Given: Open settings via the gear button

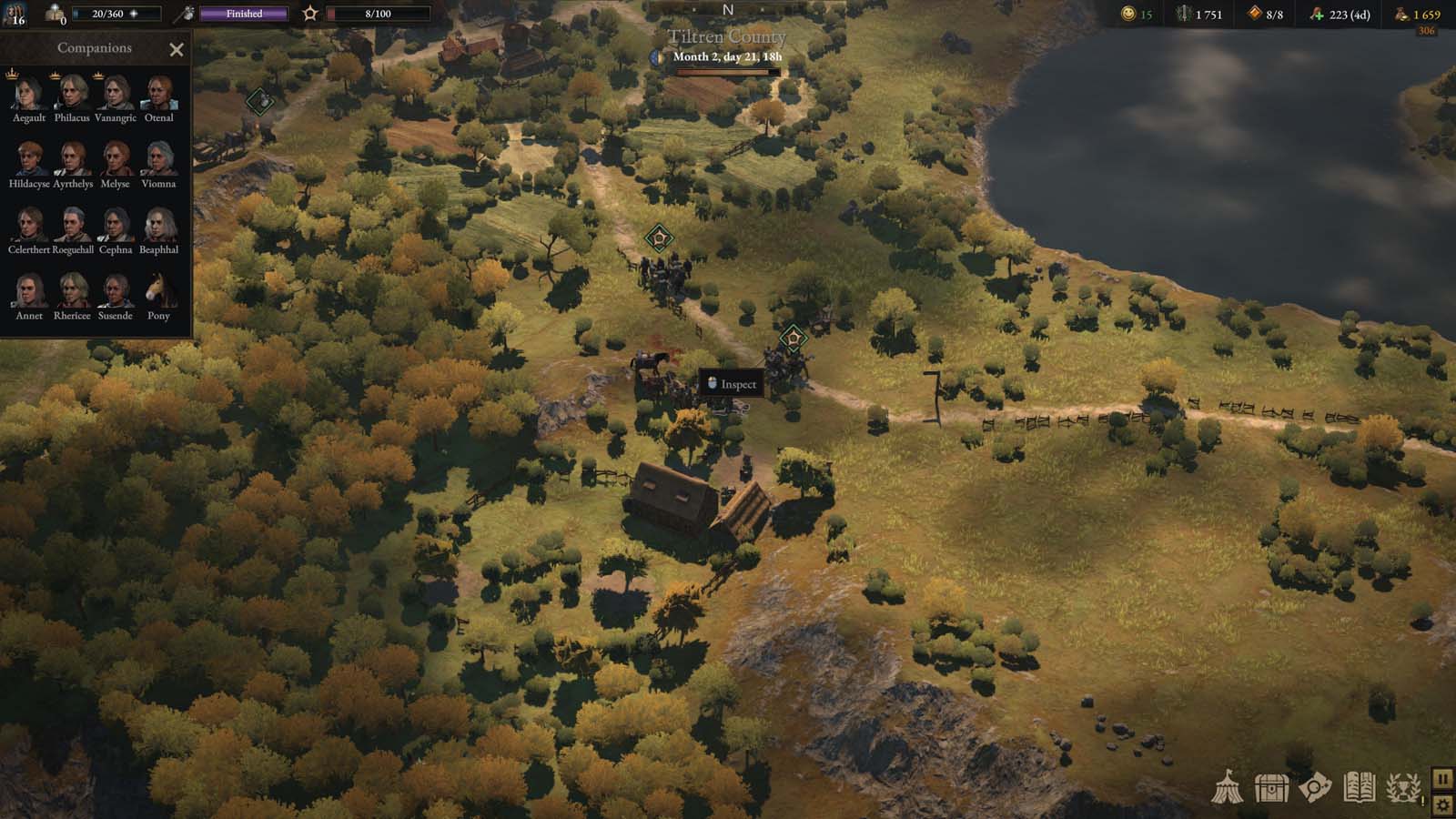Looking at the screenshot, I should [1442, 804].
